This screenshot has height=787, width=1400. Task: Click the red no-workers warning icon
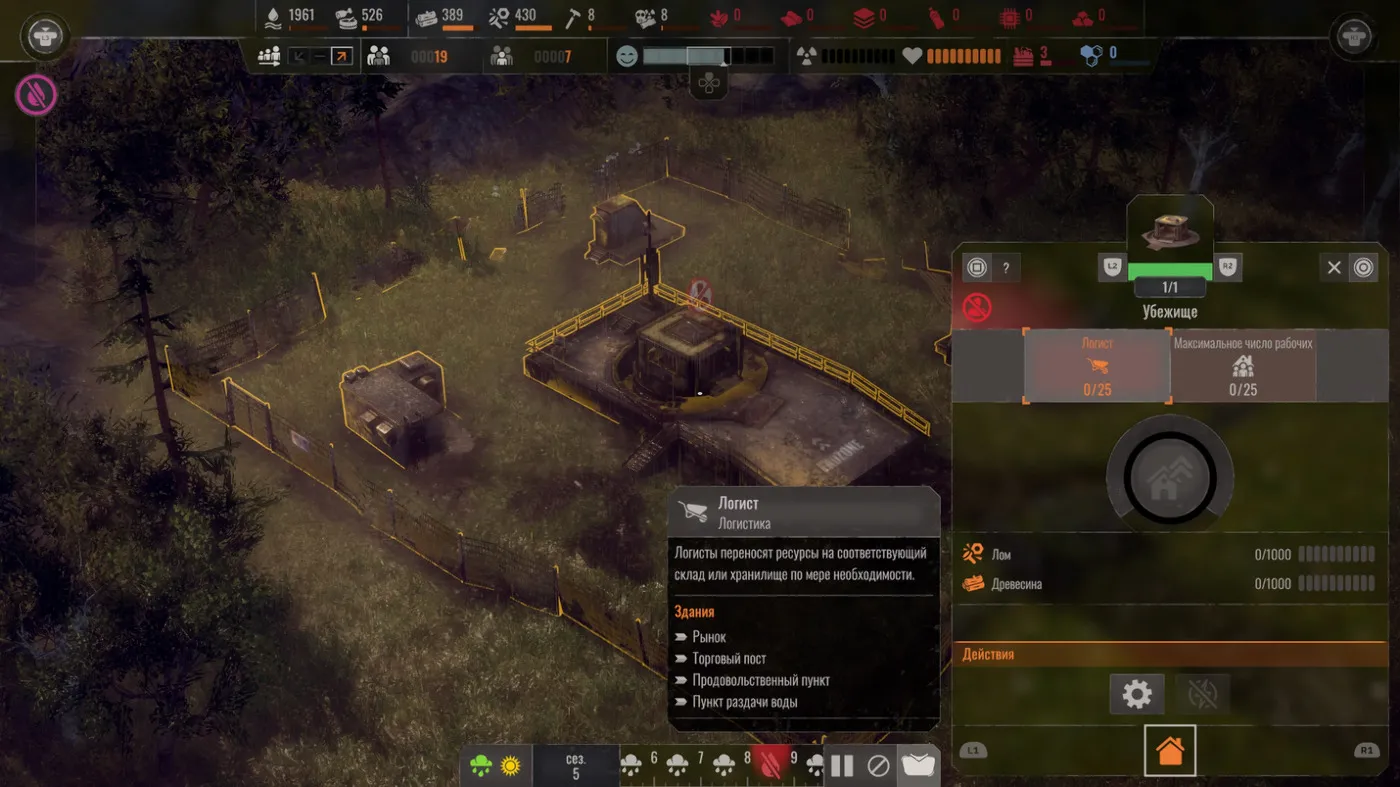point(977,307)
